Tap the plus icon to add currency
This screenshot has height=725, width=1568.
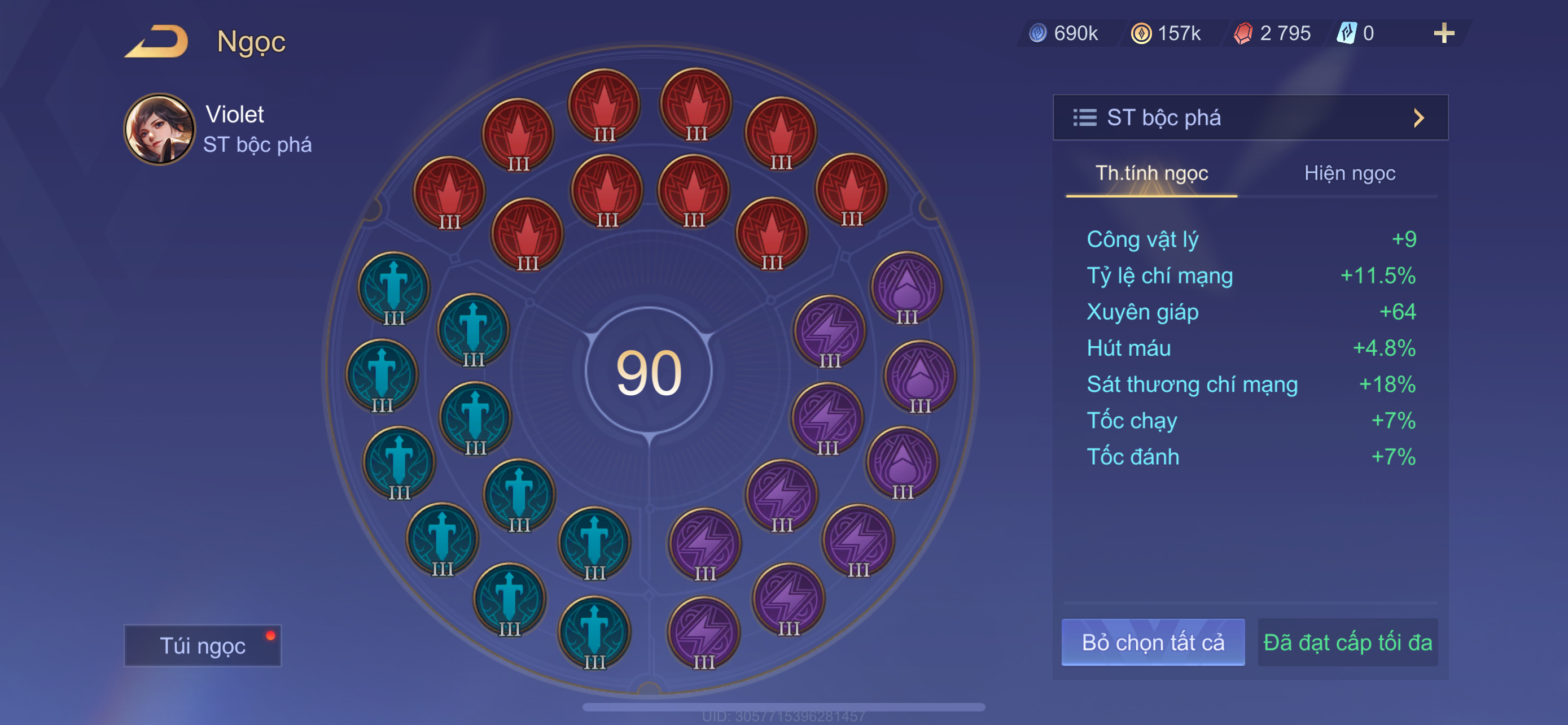point(1443,33)
